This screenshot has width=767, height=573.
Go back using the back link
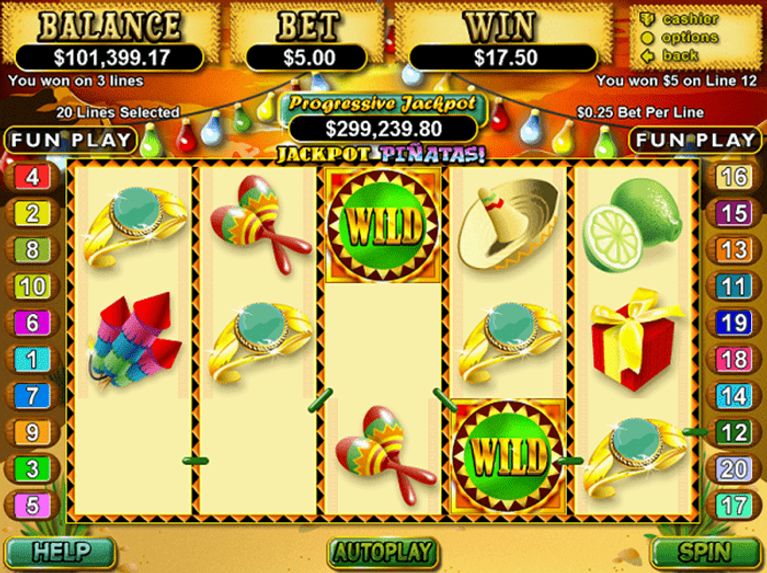click(681, 55)
